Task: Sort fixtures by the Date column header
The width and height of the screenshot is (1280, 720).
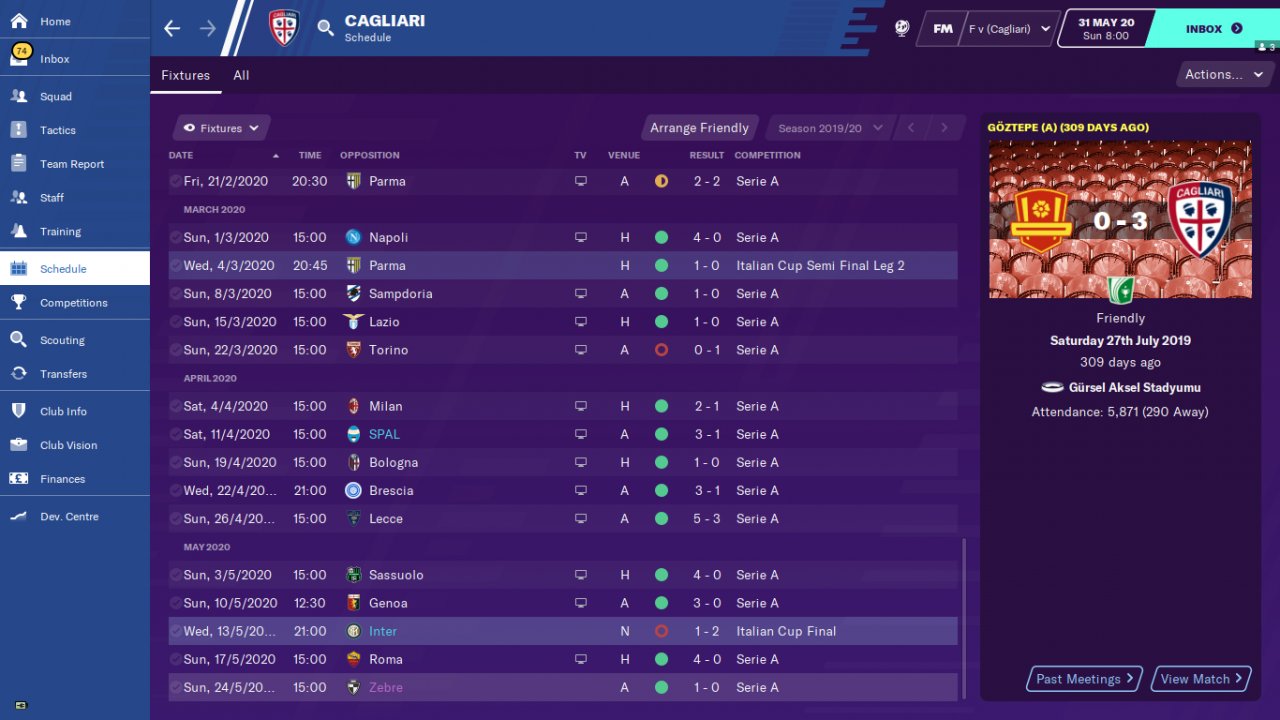Action: pos(181,155)
